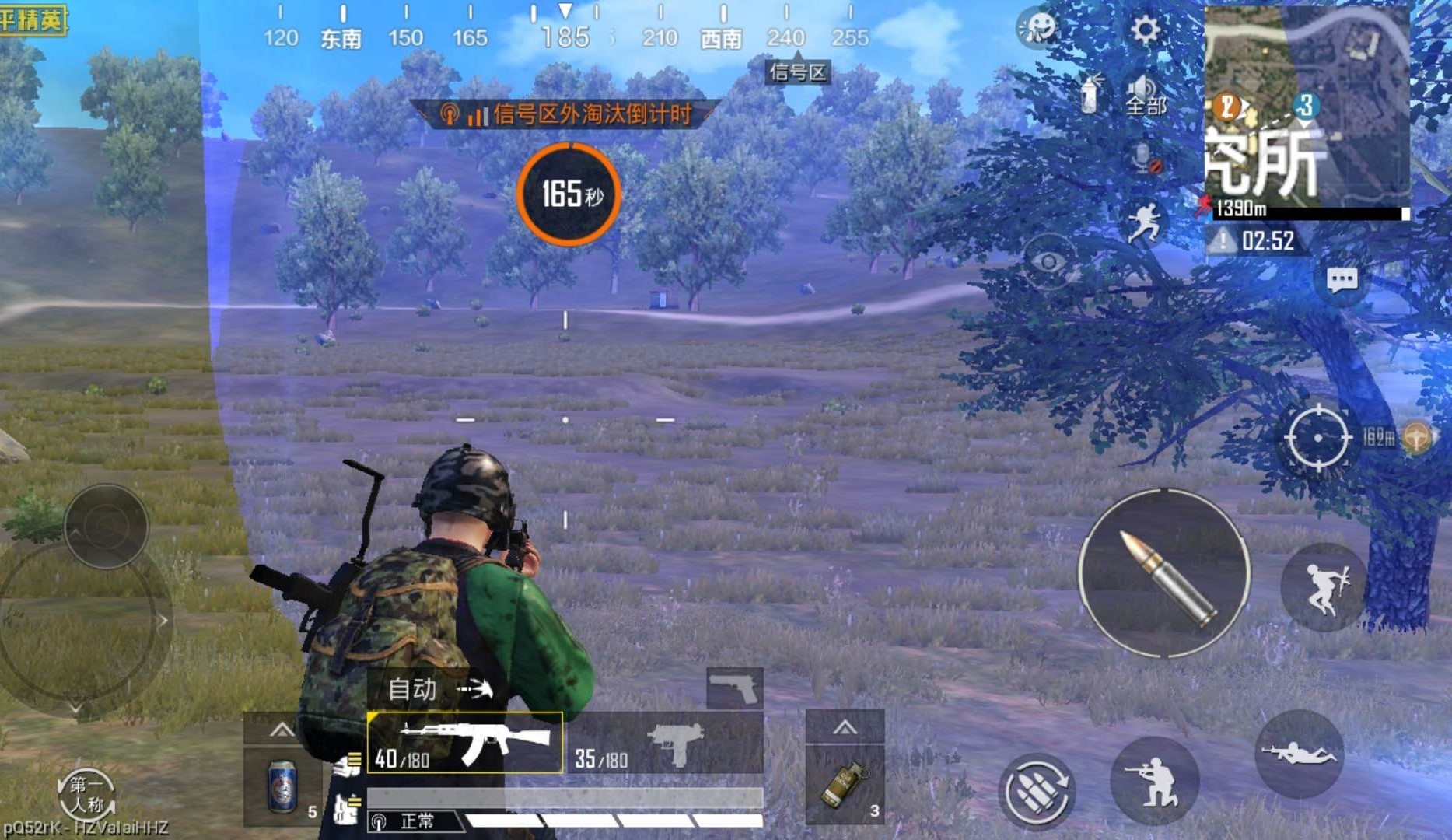The height and width of the screenshot is (840, 1452).
Task: Expand the left quick-item drawer chevron
Action: [x=280, y=730]
